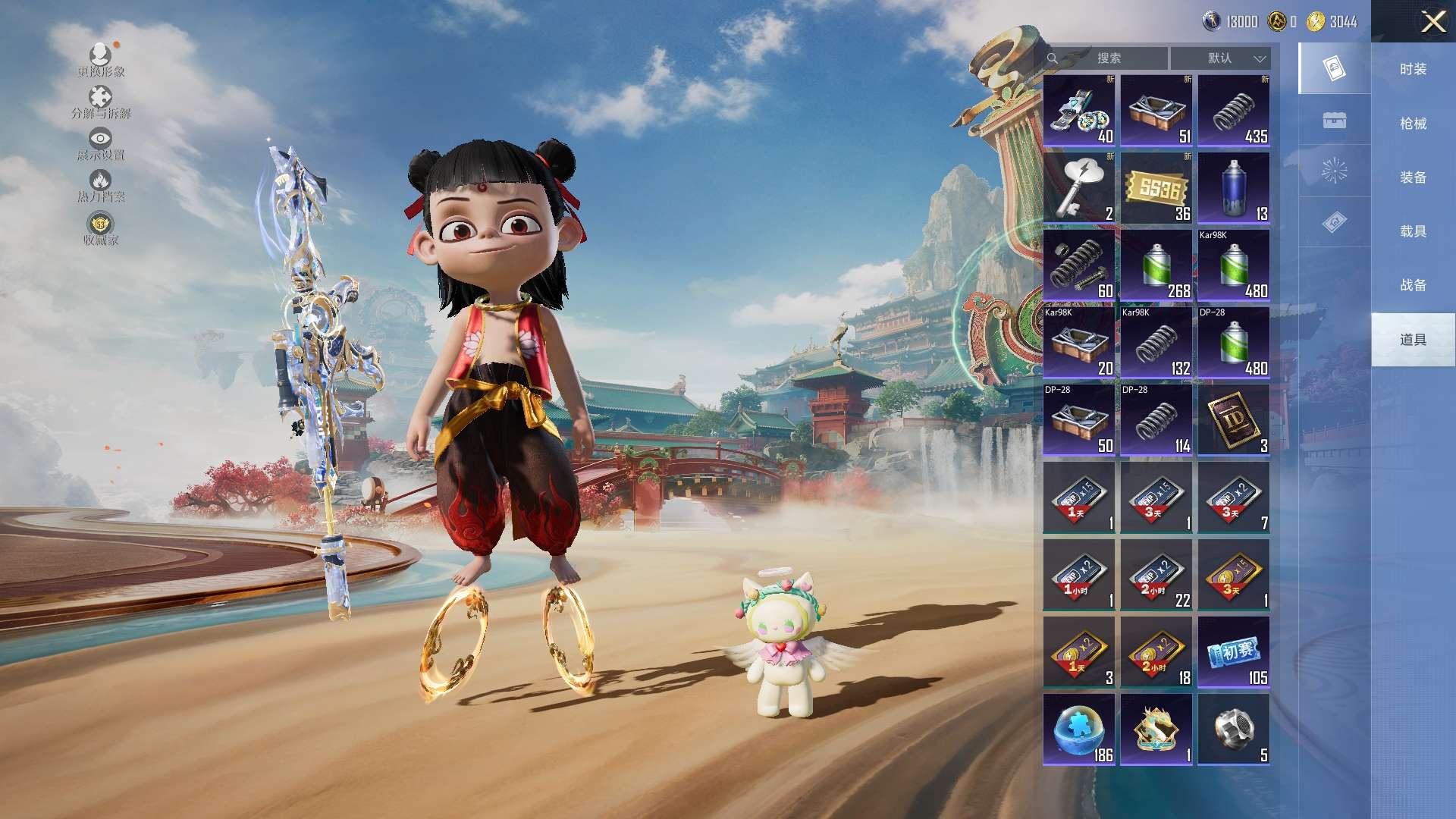The height and width of the screenshot is (819, 1456).
Task: Switch to the 时装 outfits tab
Action: point(1413,69)
